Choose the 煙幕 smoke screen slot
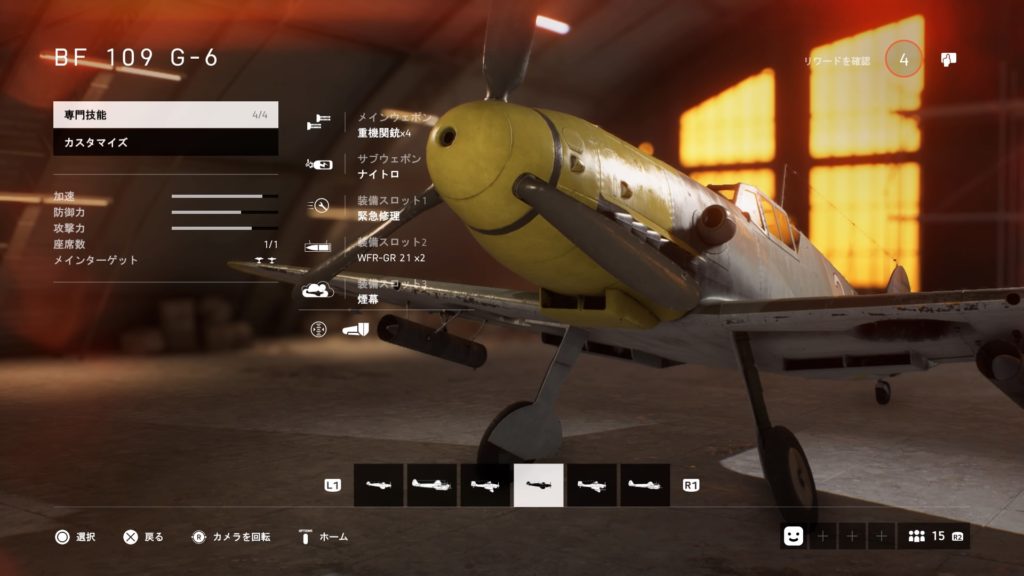 point(385,292)
